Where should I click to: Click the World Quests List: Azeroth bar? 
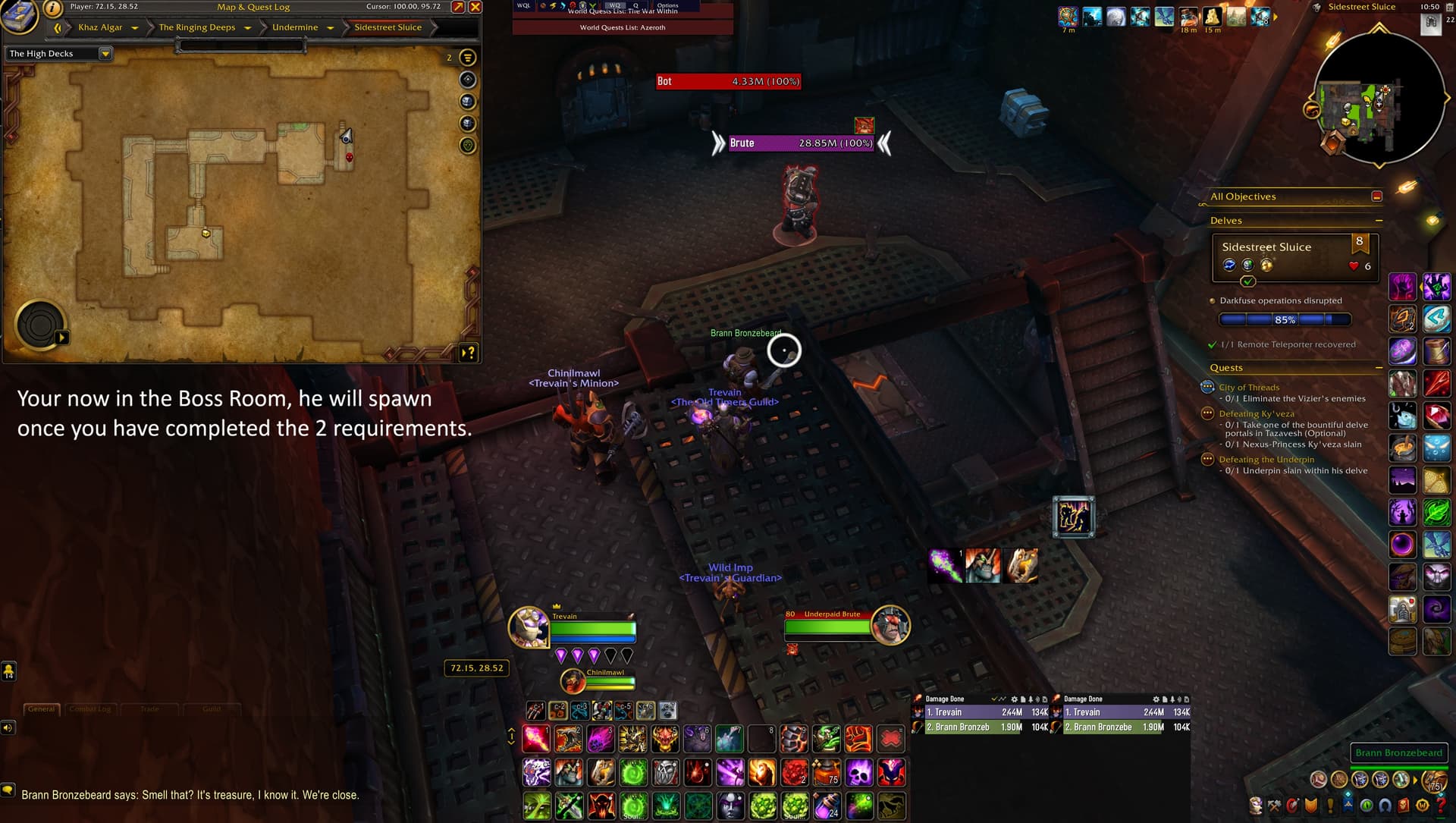point(623,27)
